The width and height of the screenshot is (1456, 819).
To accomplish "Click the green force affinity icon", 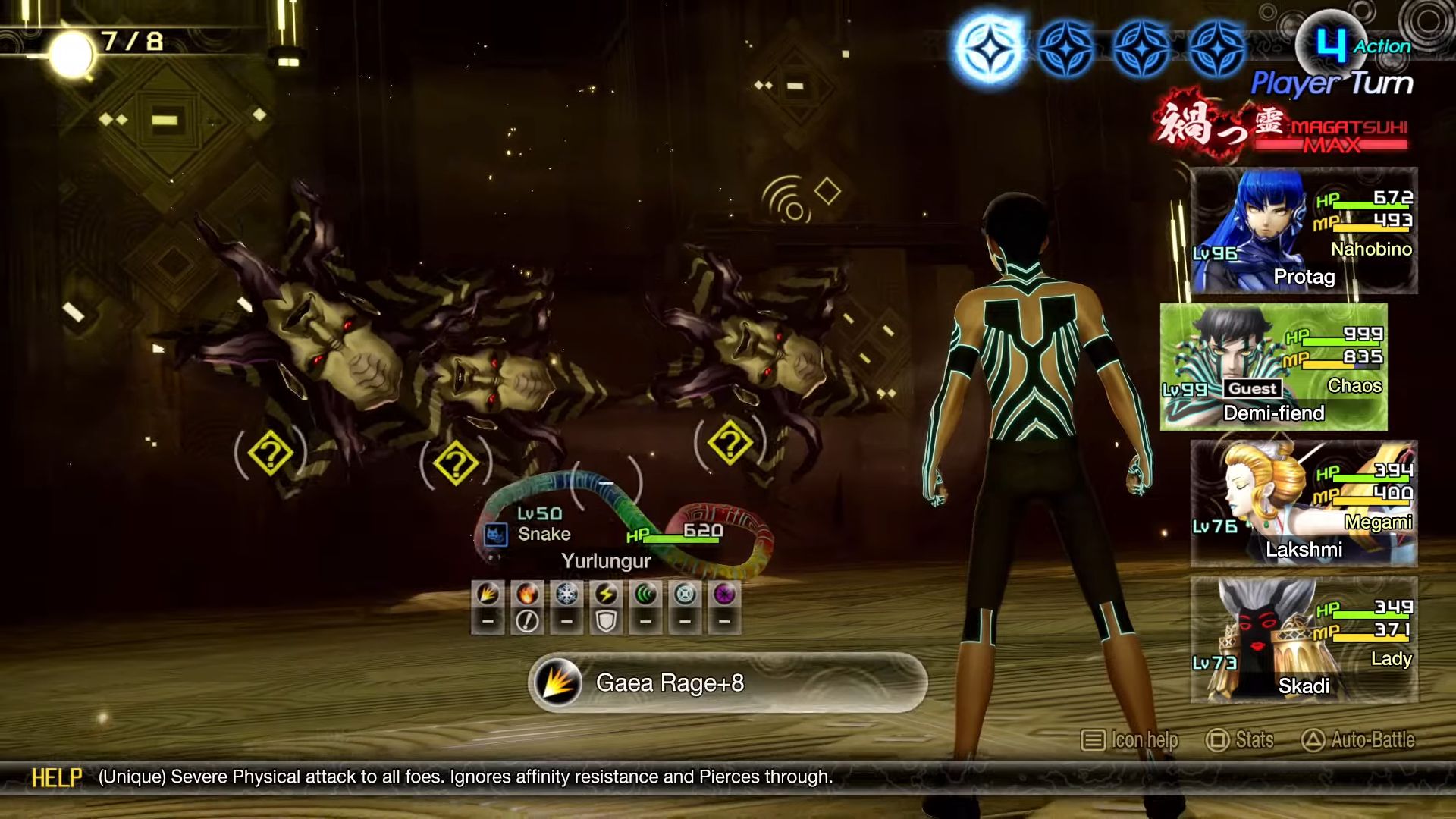I will pyautogui.click(x=645, y=595).
